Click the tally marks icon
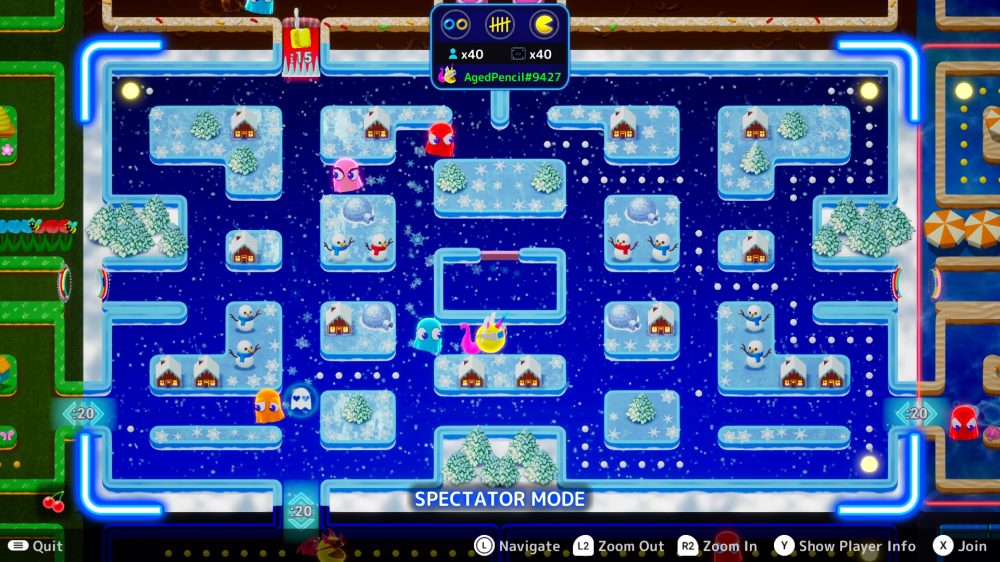 (500, 24)
